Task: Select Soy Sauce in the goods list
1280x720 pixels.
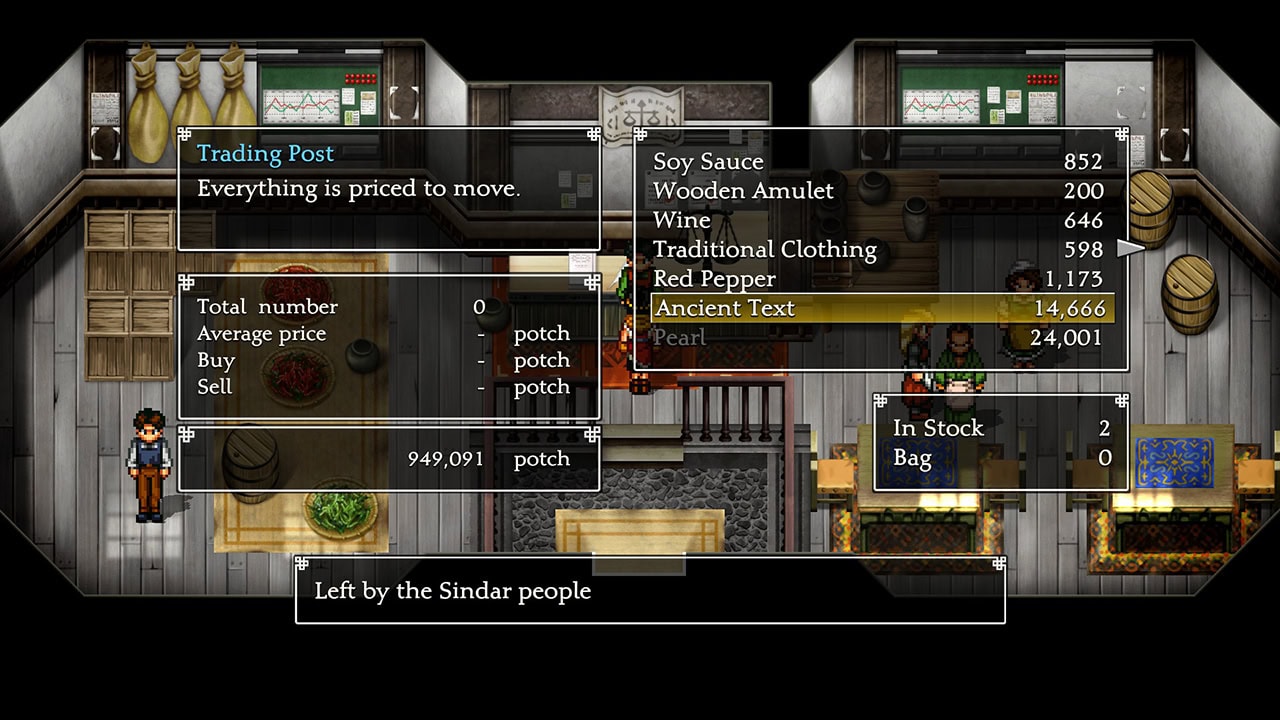Action: (708, 162)
